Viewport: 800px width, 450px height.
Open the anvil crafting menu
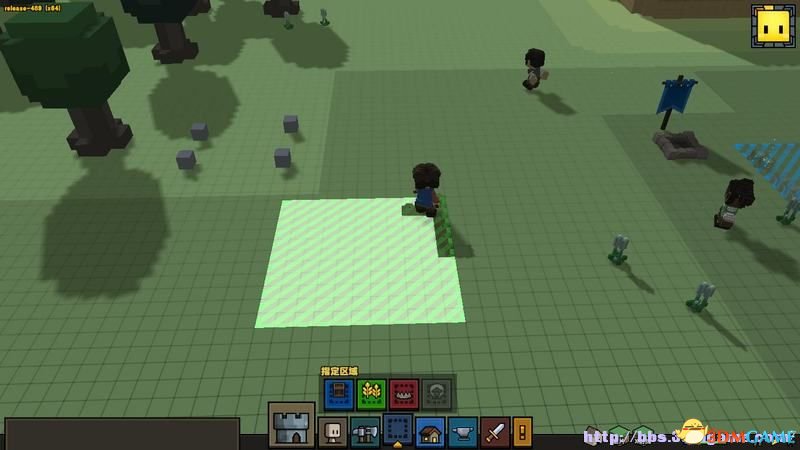pos(463,433)
